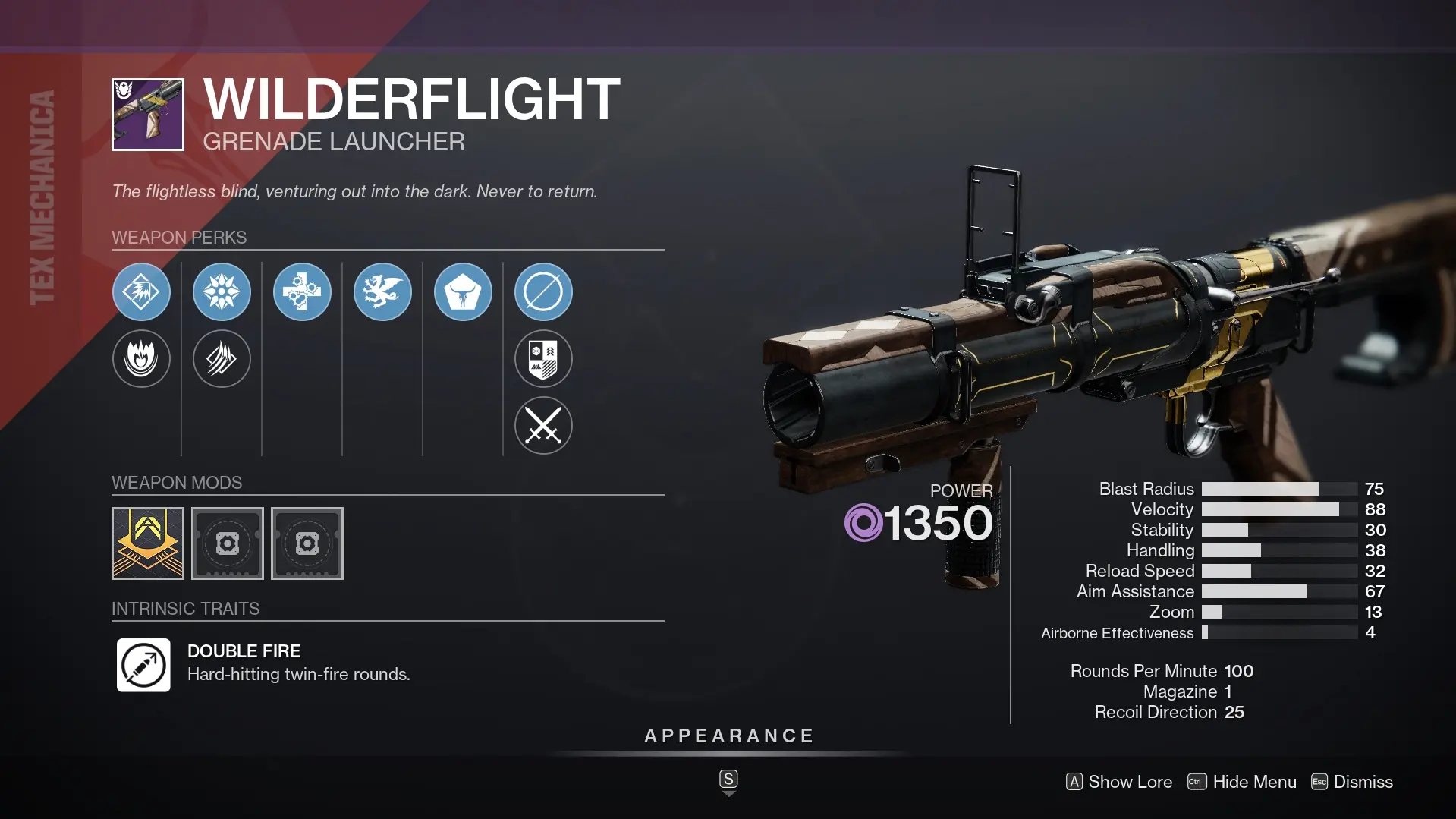Screen dimensions: 1456x819
Task: Select the equipped gold weapon mod
Action: pos(147,543)
